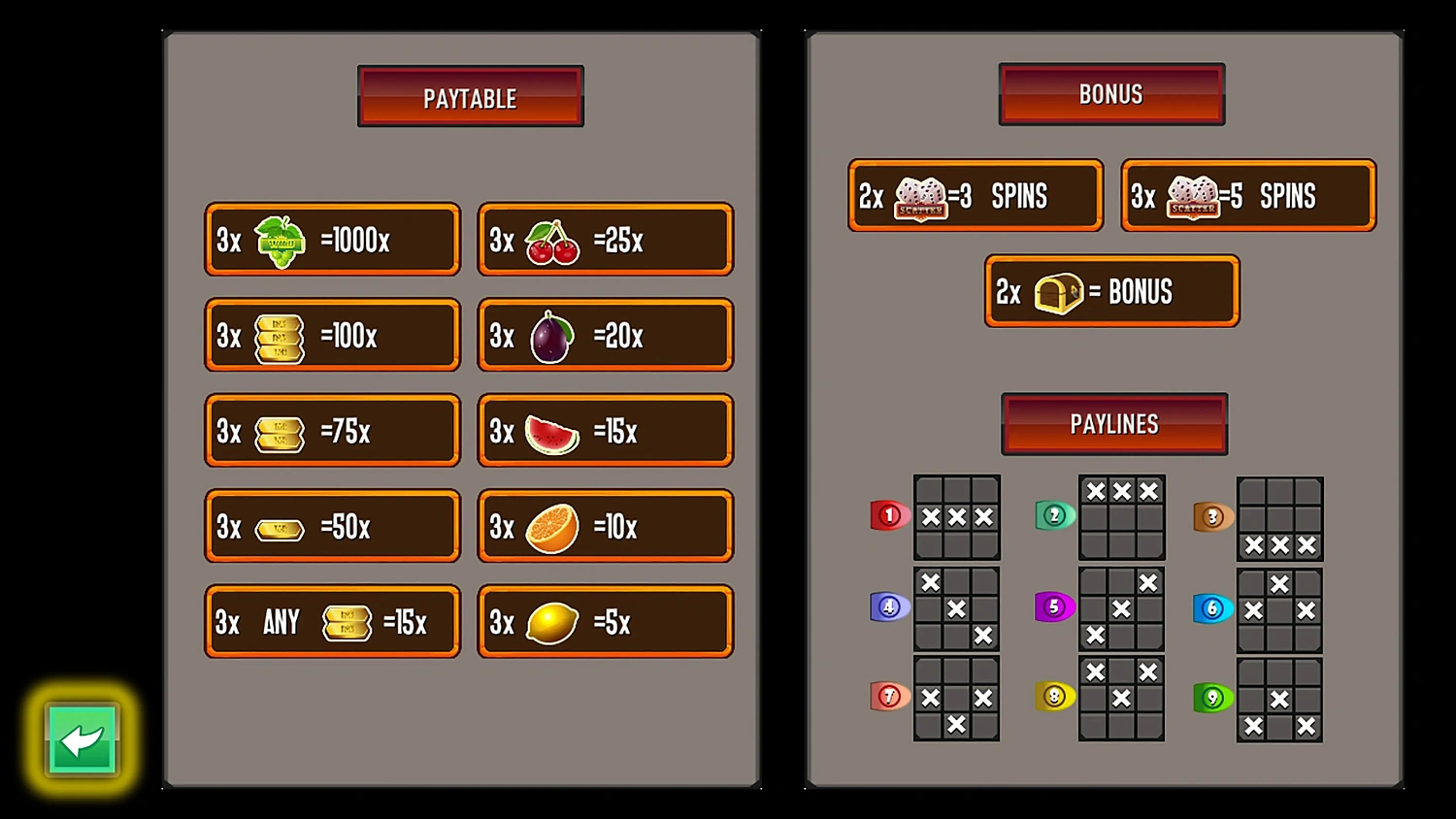Click the green back arrow button

click(x=82, y=738)
